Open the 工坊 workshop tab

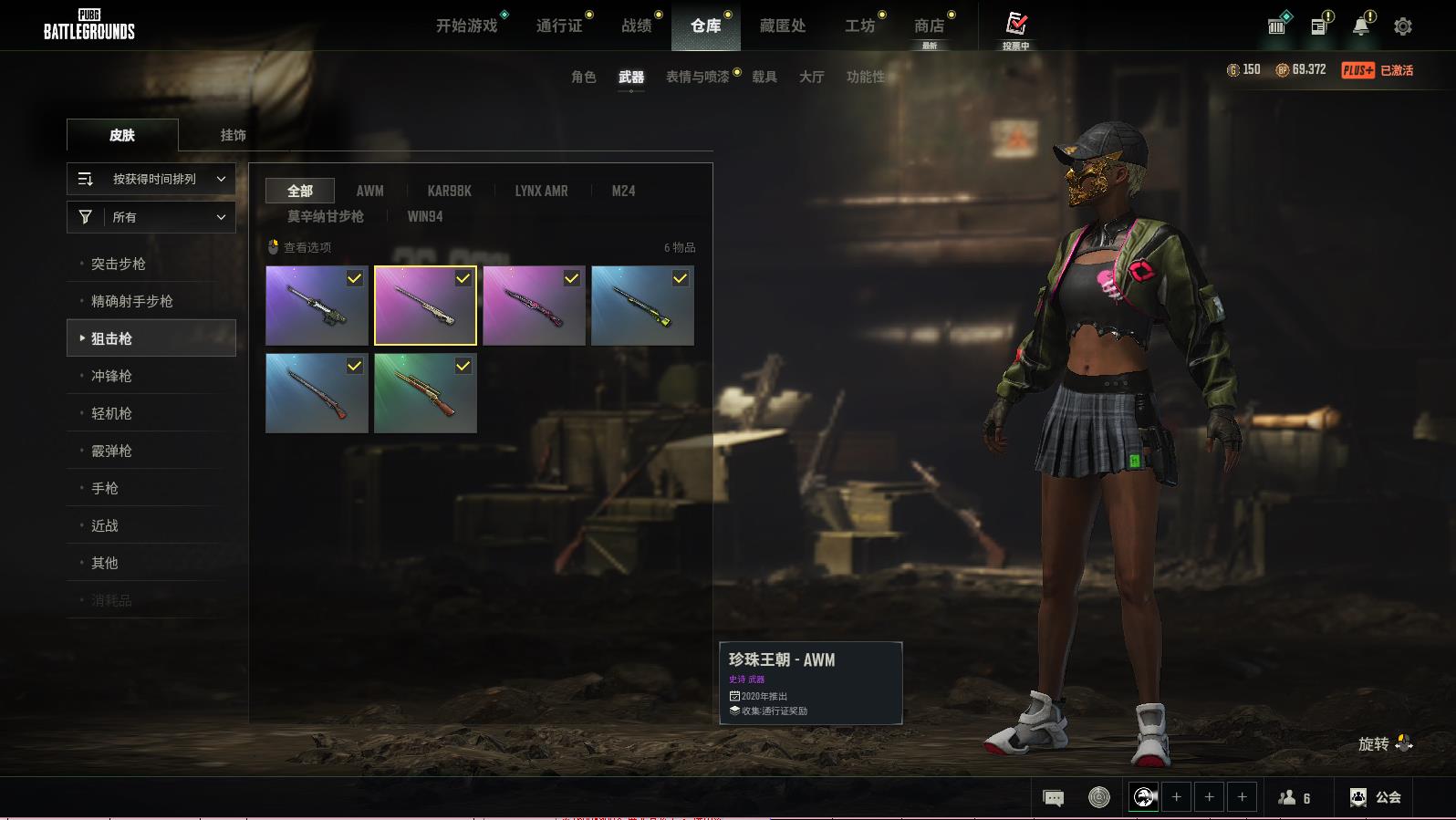pos(859,26)
